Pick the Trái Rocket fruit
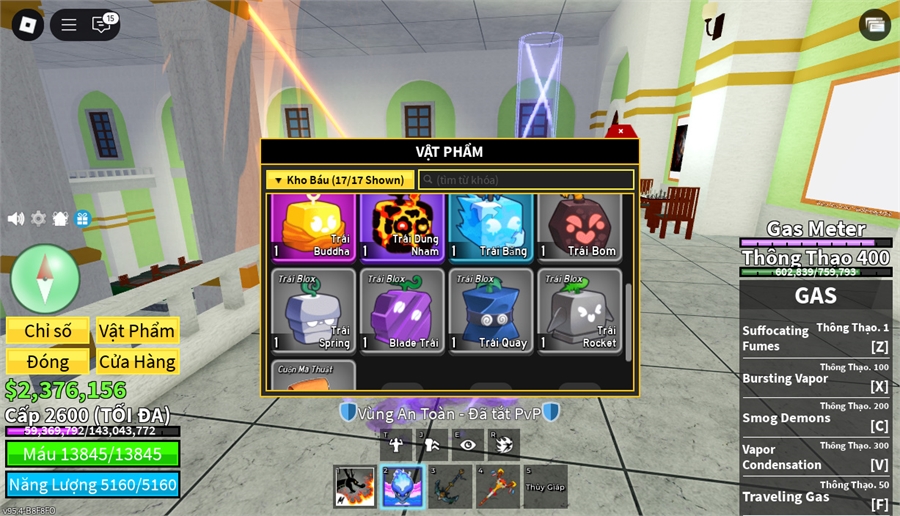Screen dimensions: 900x516 (x=579, y=310)
